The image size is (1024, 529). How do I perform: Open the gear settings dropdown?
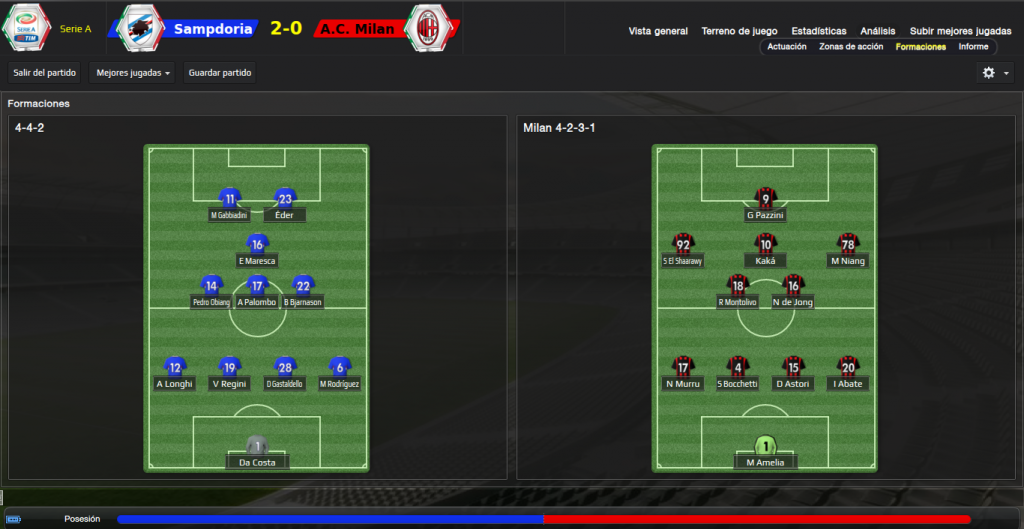[x=995, y=72]
